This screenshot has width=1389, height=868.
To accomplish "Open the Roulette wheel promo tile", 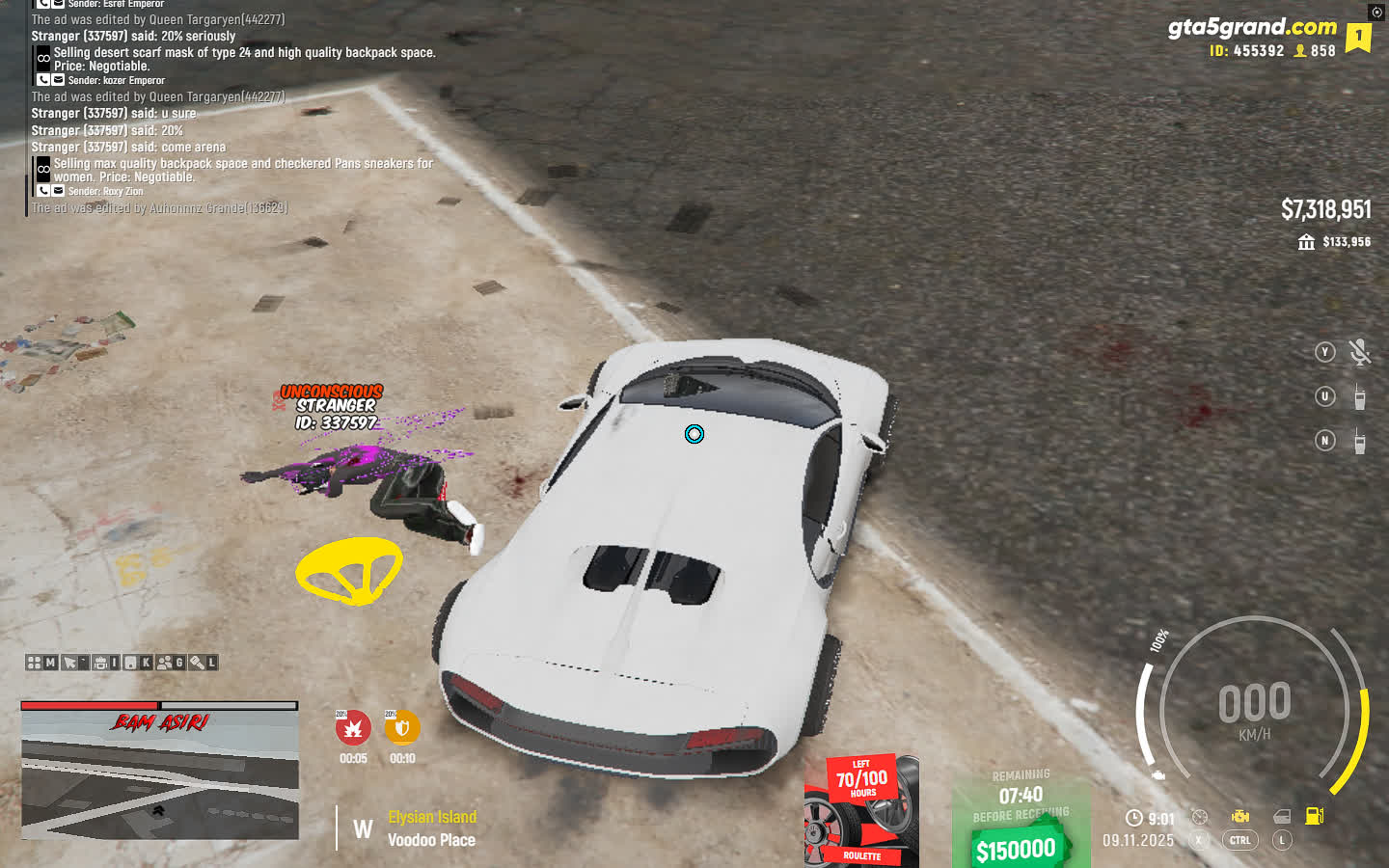I will pos(860,811).
